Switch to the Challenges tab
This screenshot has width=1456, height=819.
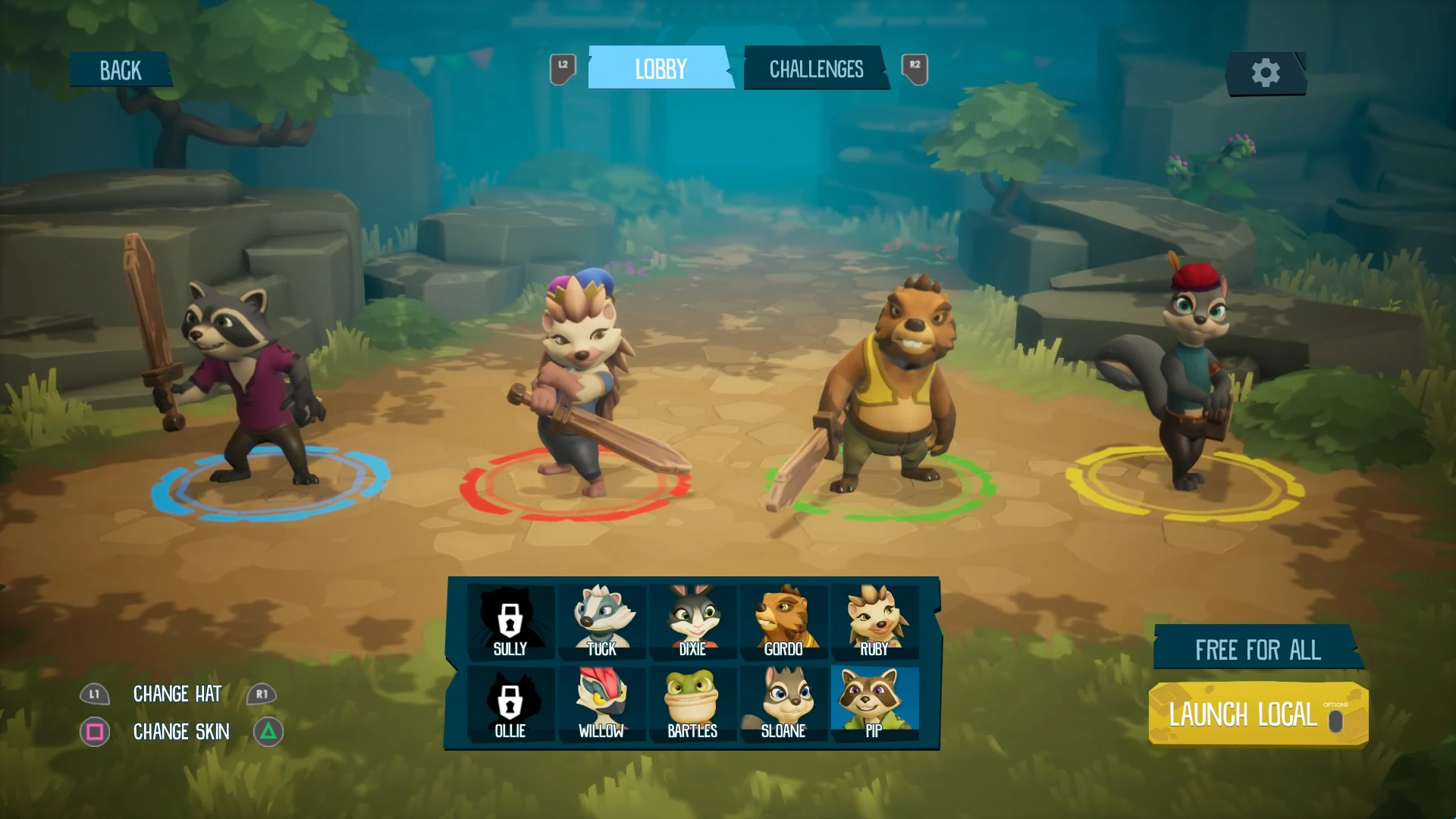coord(816,68)
